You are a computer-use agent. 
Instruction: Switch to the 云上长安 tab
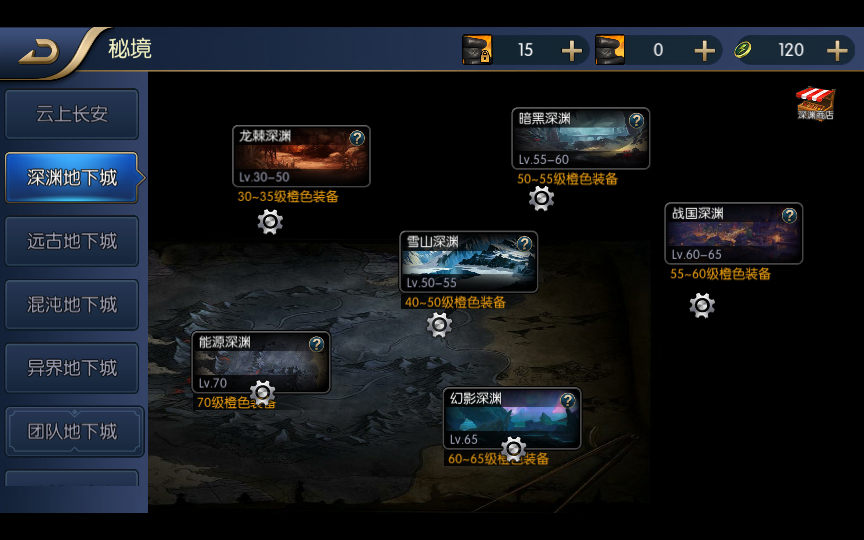click(72, 115)
